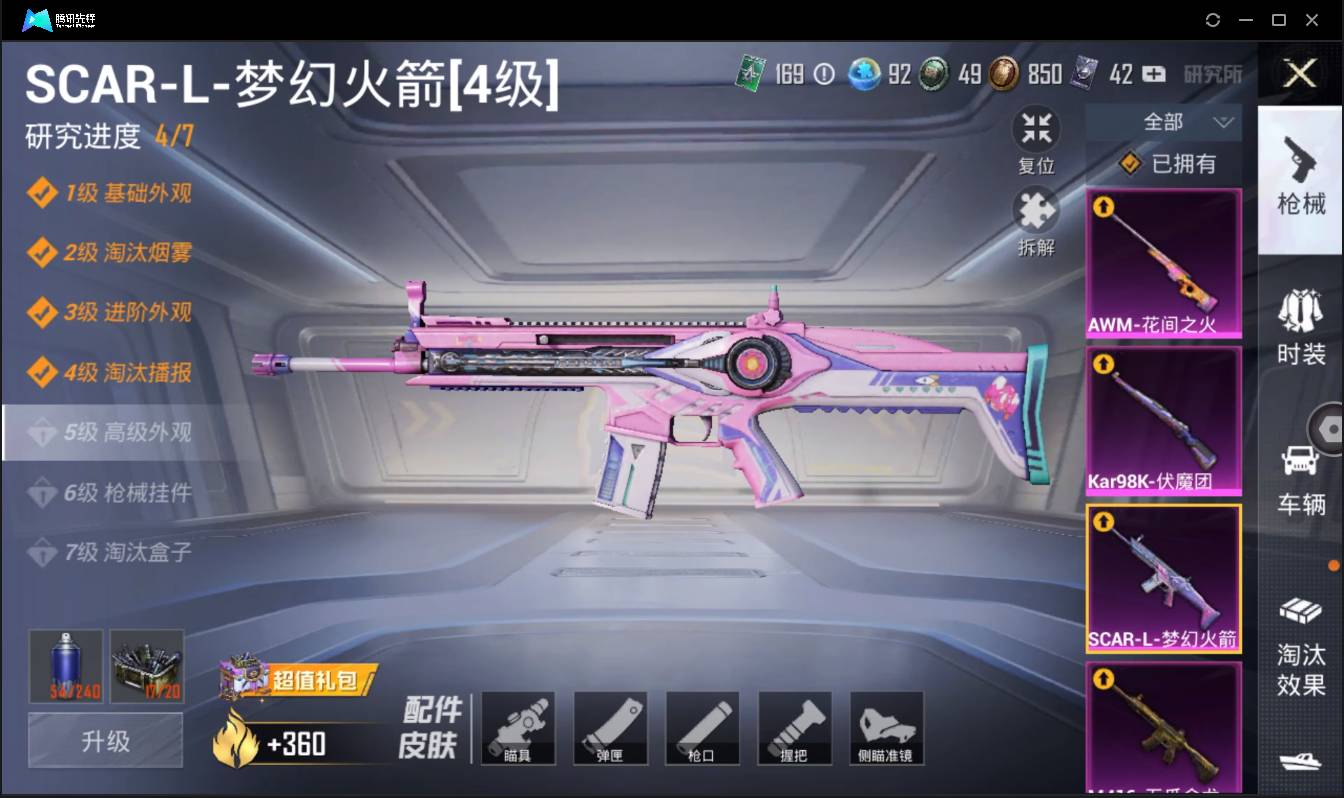Select the AWM-花间之火 skin thumbnail

click(x=1163, y=262)
